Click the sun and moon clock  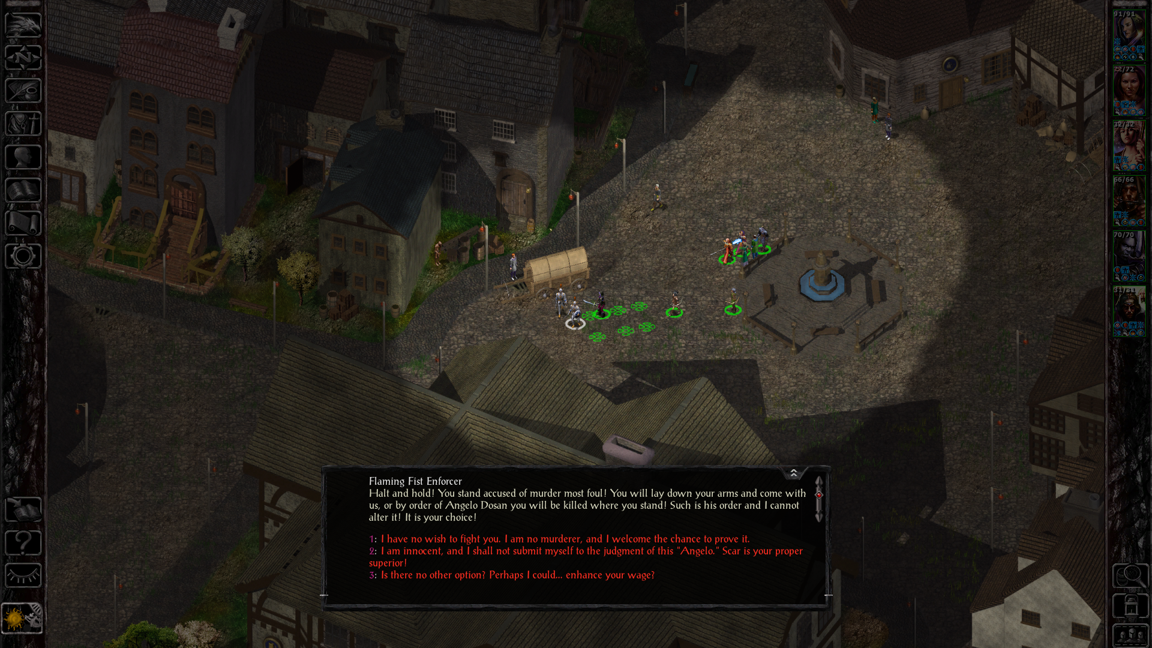point(23,617)
